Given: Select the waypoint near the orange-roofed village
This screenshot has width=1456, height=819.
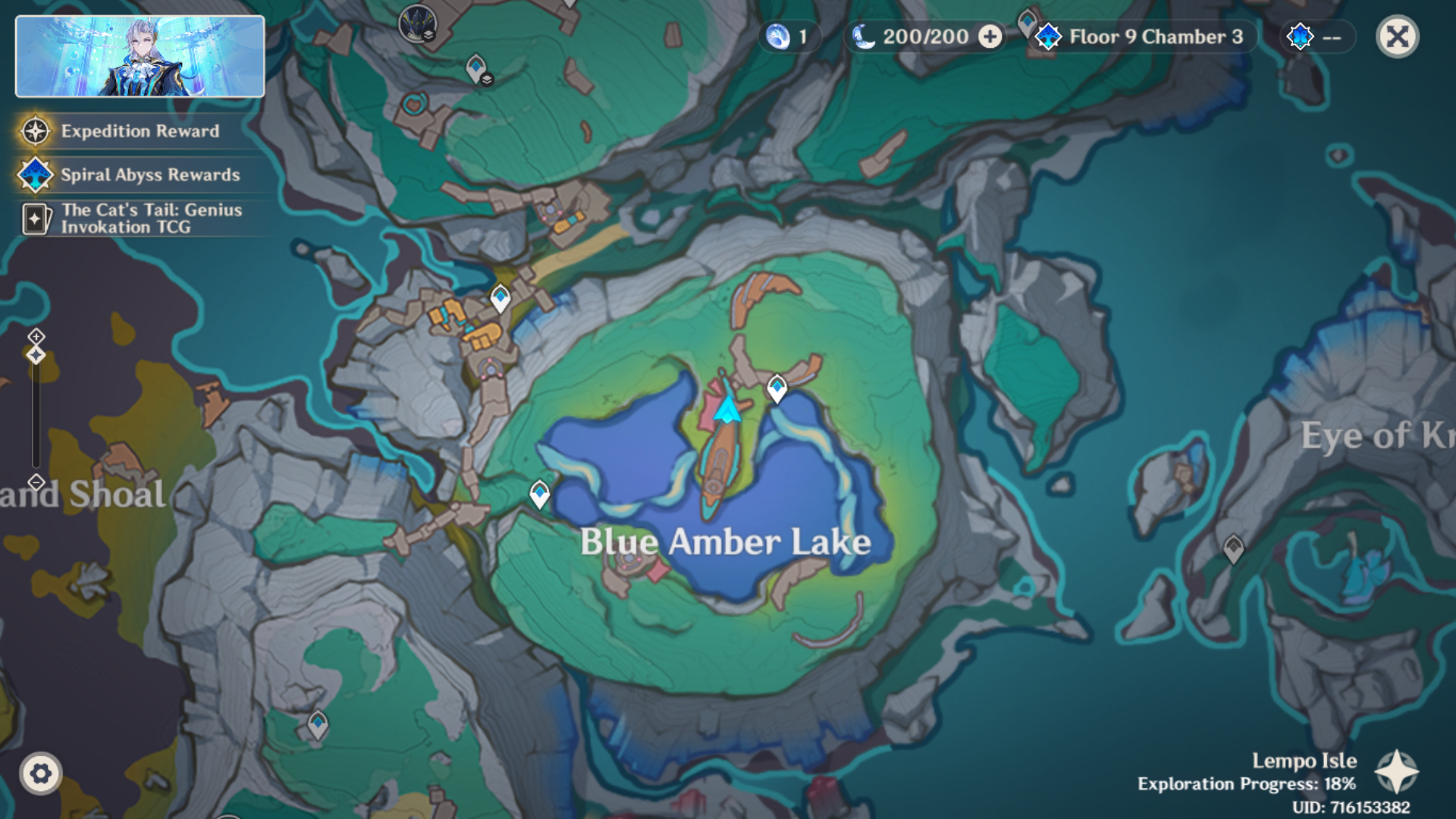Looking at the screenshot, I should [500, 297].
